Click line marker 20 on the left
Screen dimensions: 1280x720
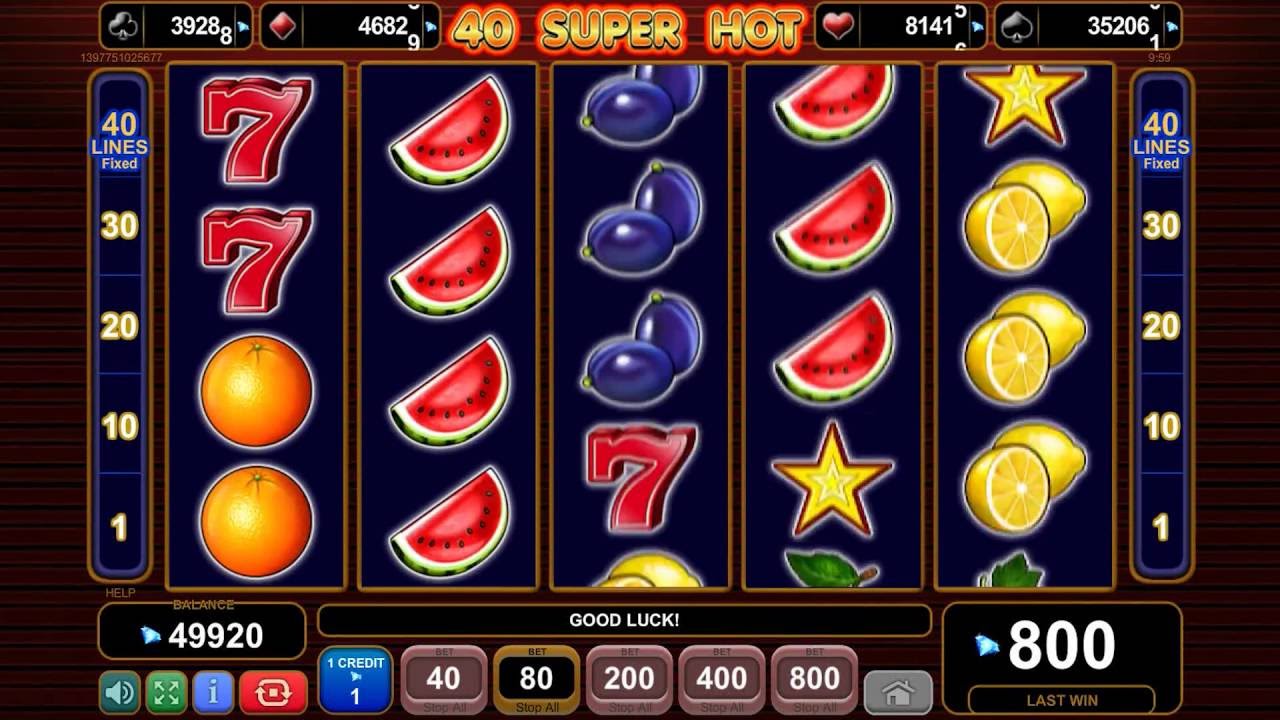click(x=120, y=326)
